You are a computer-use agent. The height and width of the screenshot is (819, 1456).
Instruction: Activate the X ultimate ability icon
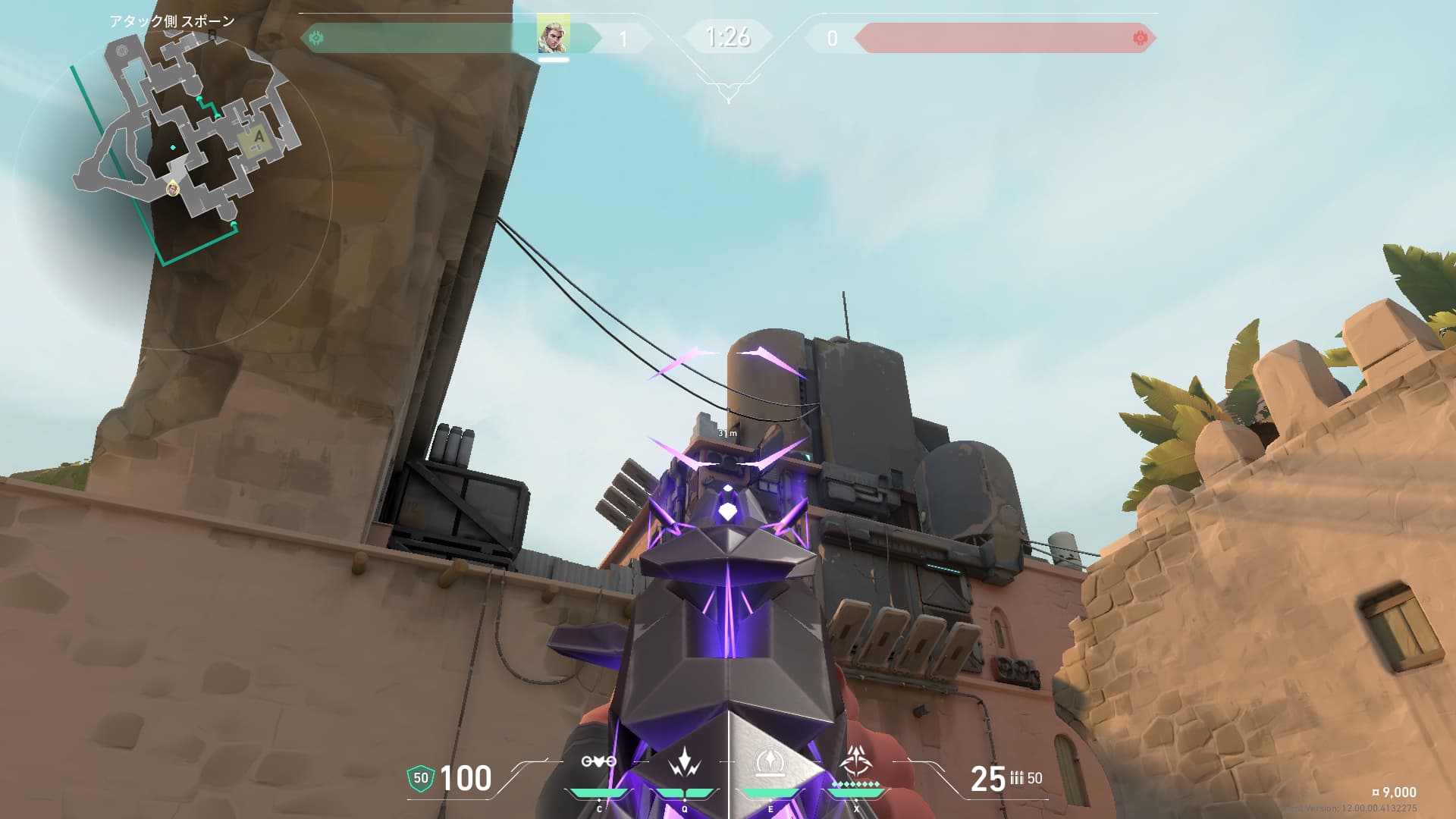[x=856, y=761]
